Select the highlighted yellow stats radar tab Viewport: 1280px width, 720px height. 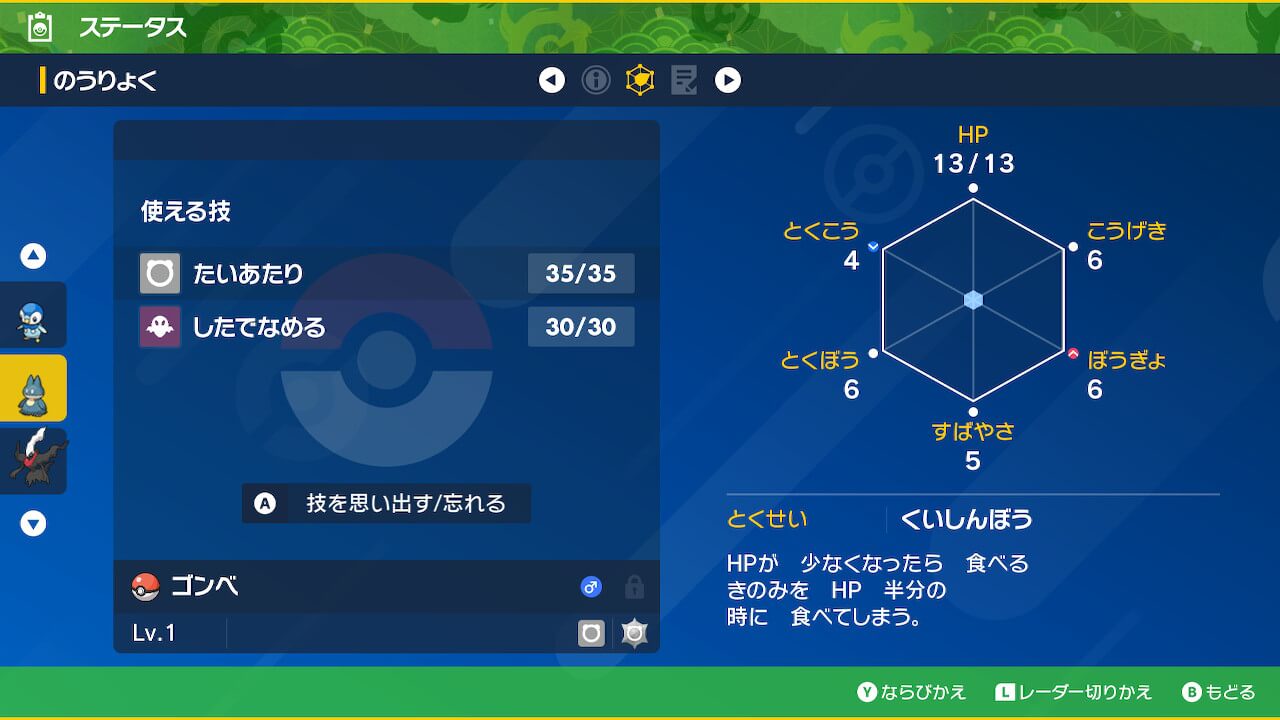coord(640,80)
